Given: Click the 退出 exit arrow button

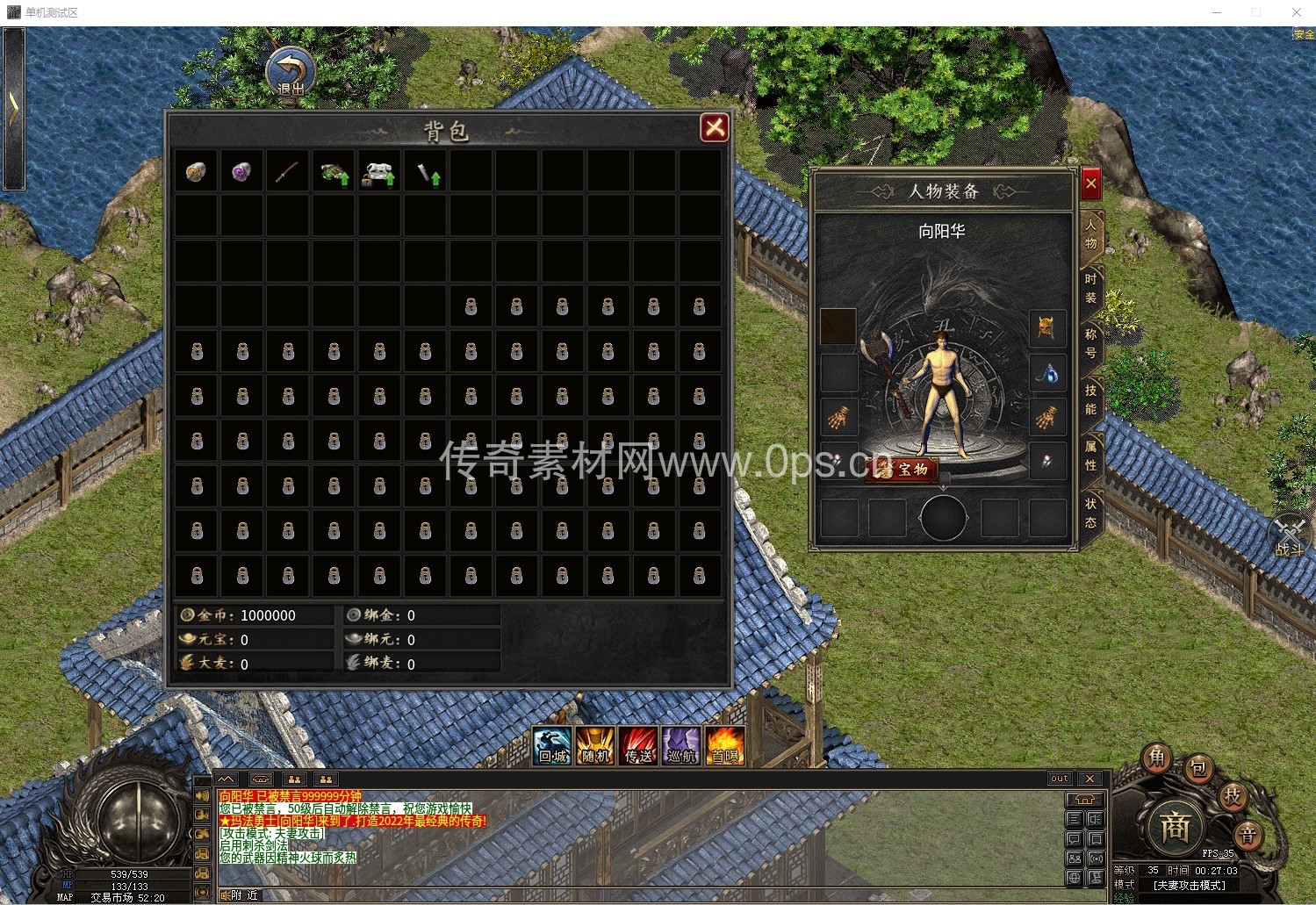Looking at the screenshot, I should (x=291, y=73).
